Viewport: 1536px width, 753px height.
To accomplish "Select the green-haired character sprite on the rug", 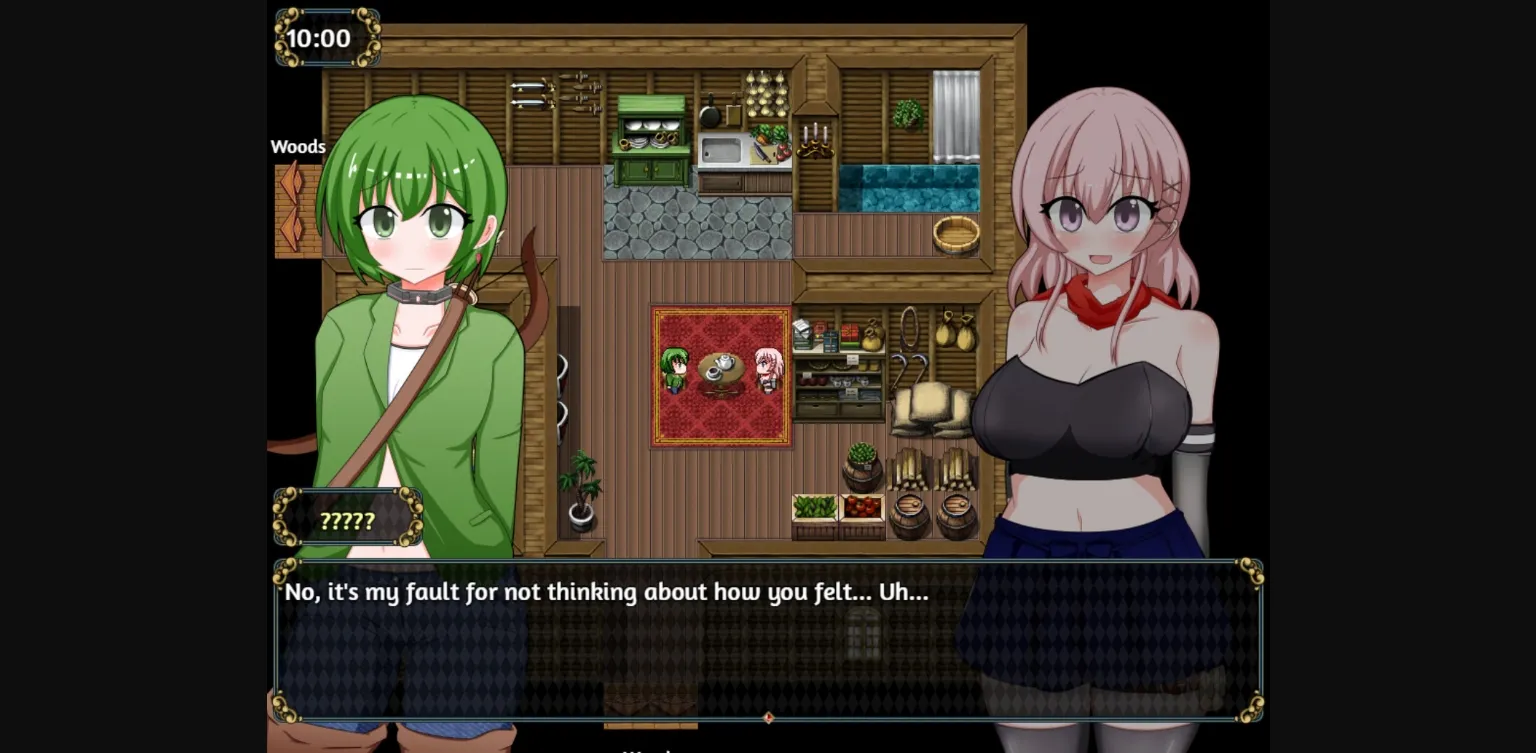I will click(676, 370).
